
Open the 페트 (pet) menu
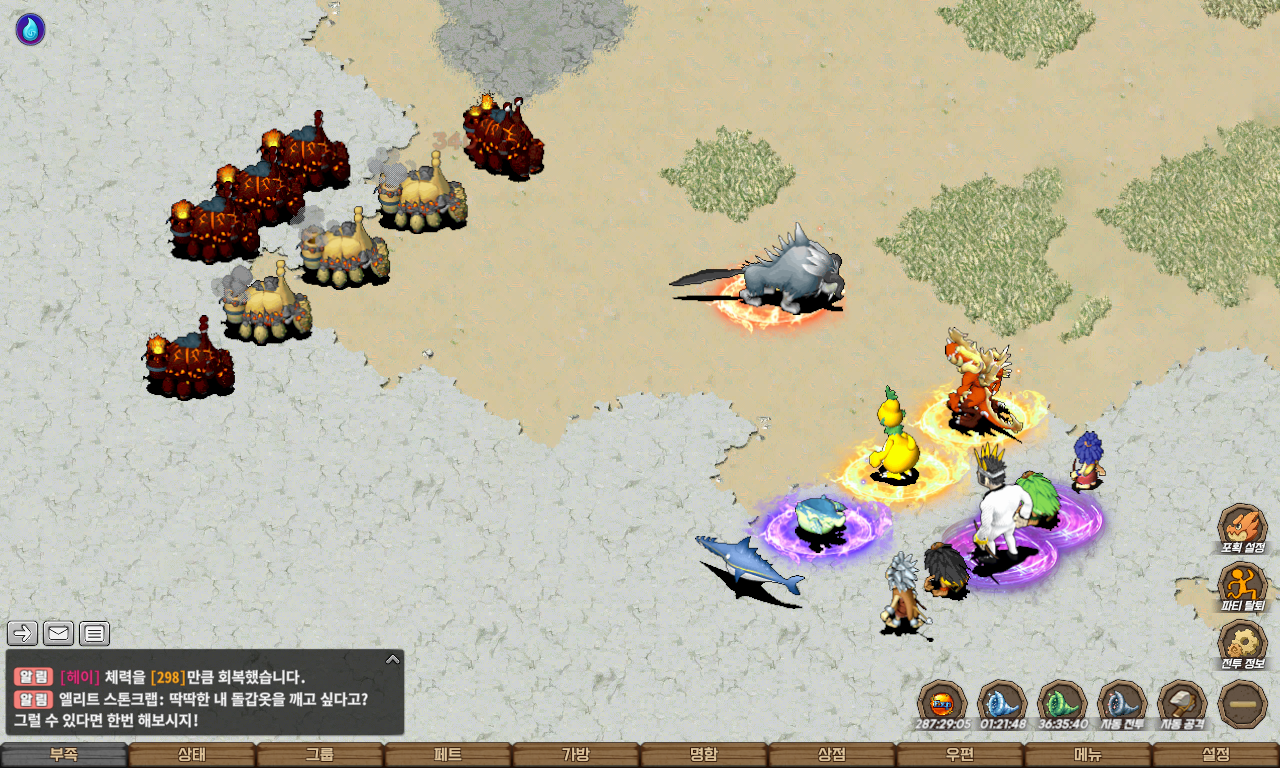coord(448,755)
